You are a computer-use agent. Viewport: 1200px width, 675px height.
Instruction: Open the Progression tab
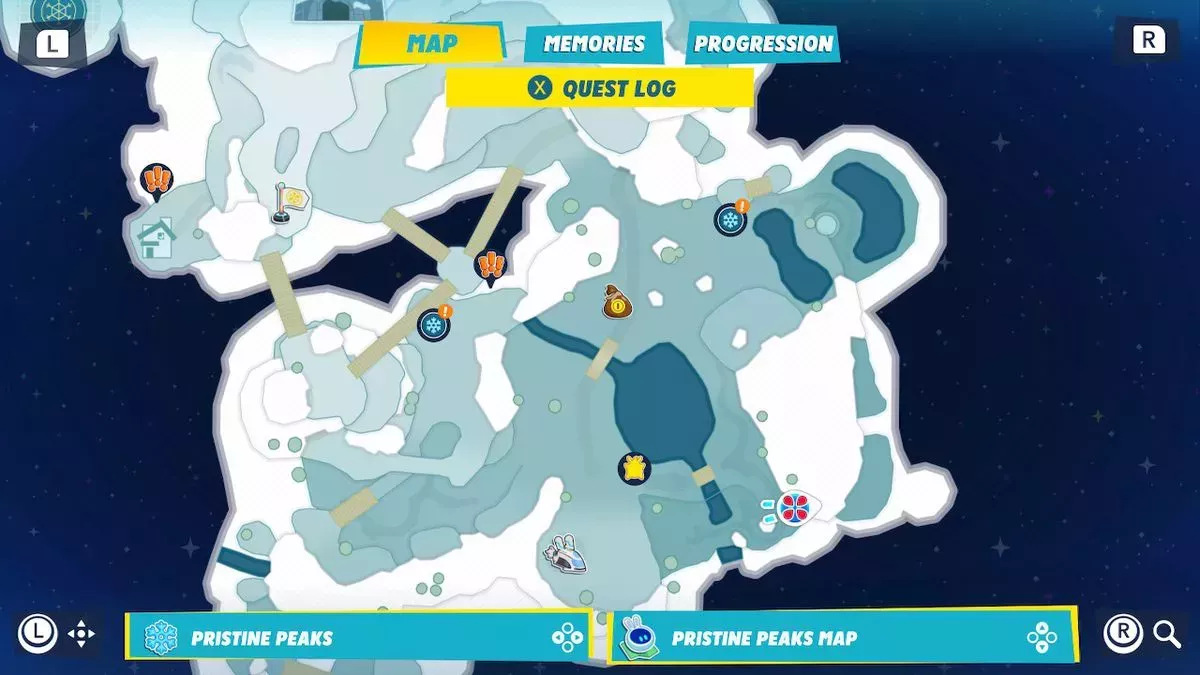[763, 44]
